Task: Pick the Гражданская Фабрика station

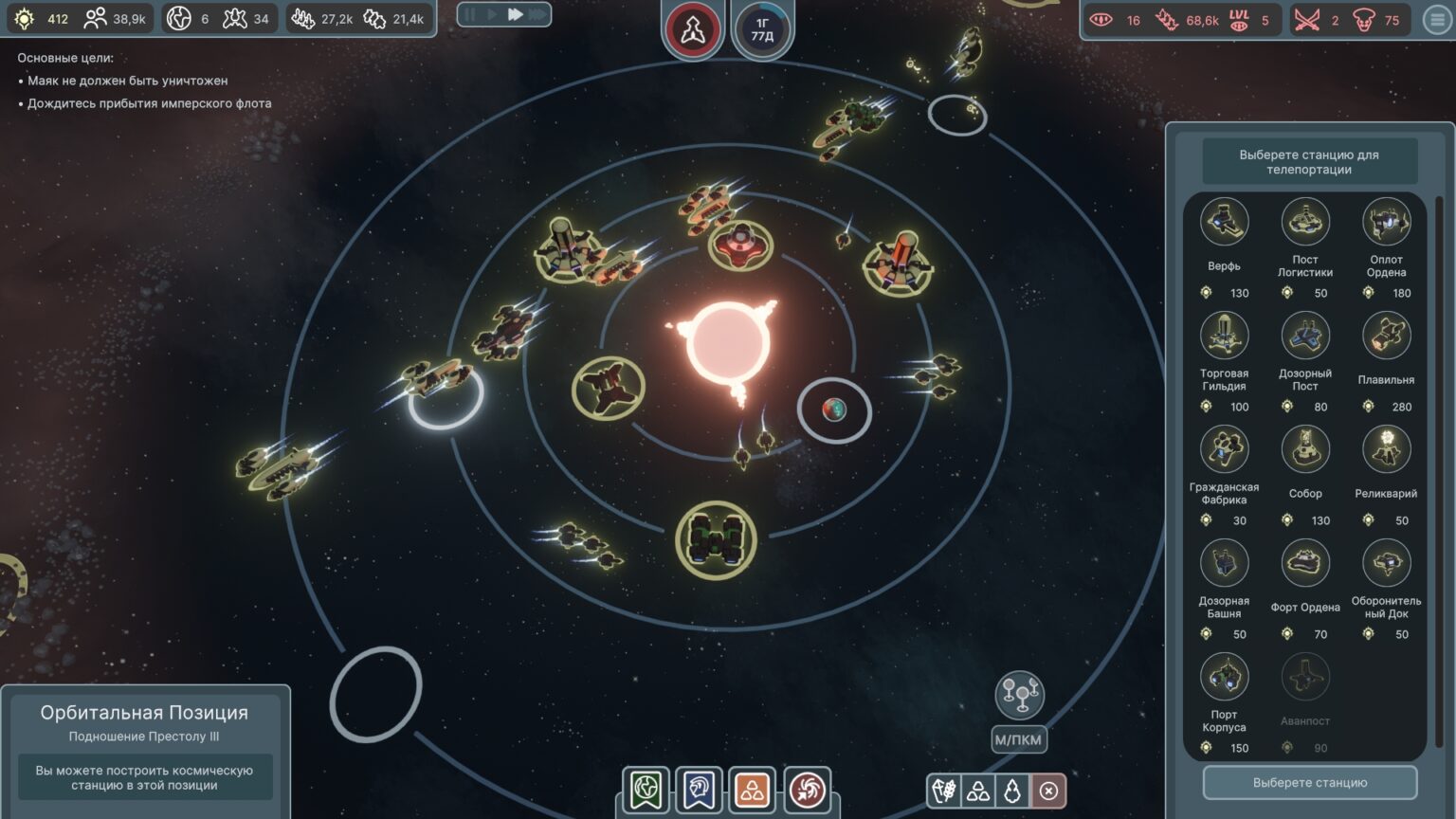Action: 1224,450
